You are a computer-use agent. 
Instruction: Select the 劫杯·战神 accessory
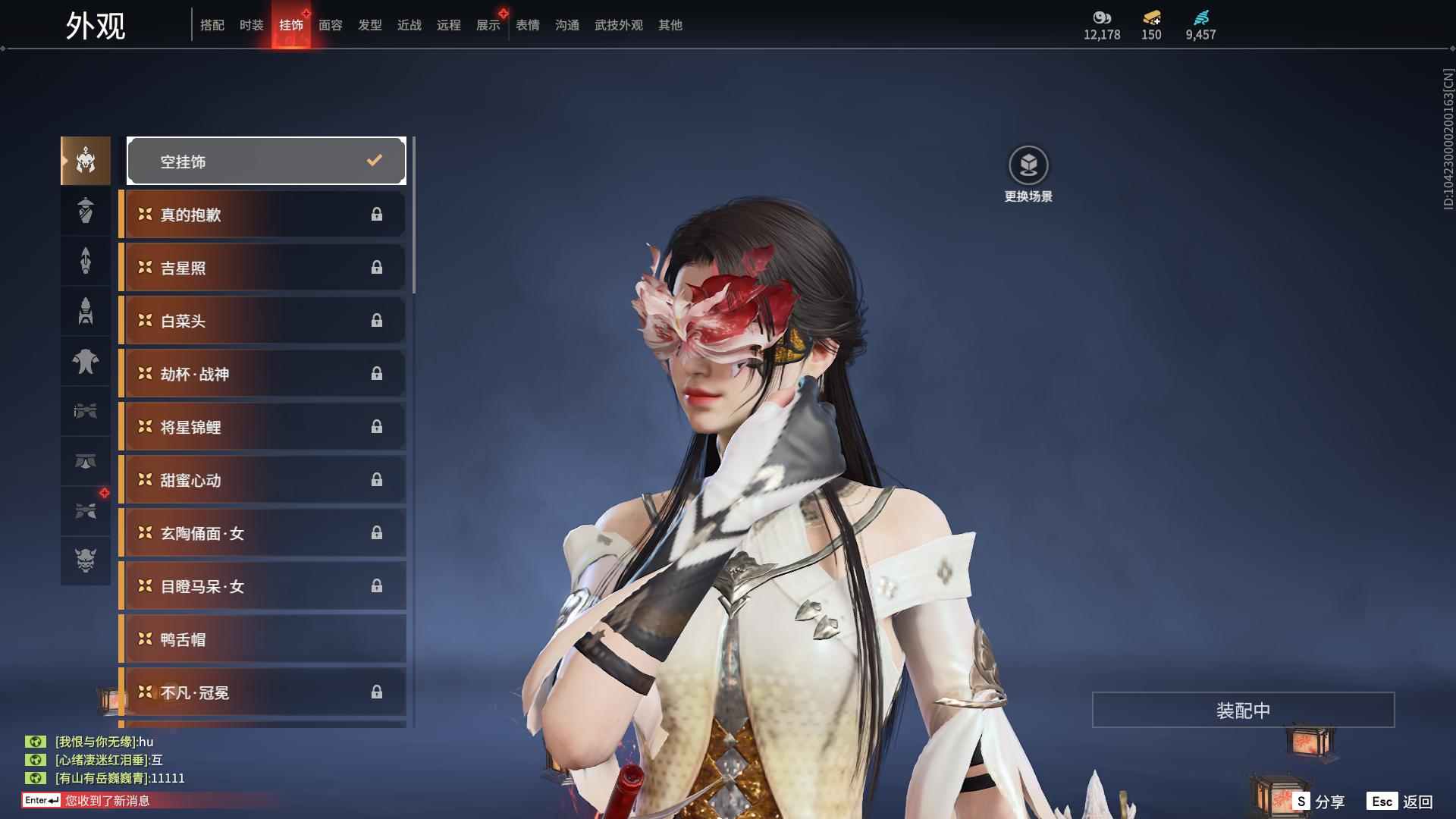[x=262, y=374]
